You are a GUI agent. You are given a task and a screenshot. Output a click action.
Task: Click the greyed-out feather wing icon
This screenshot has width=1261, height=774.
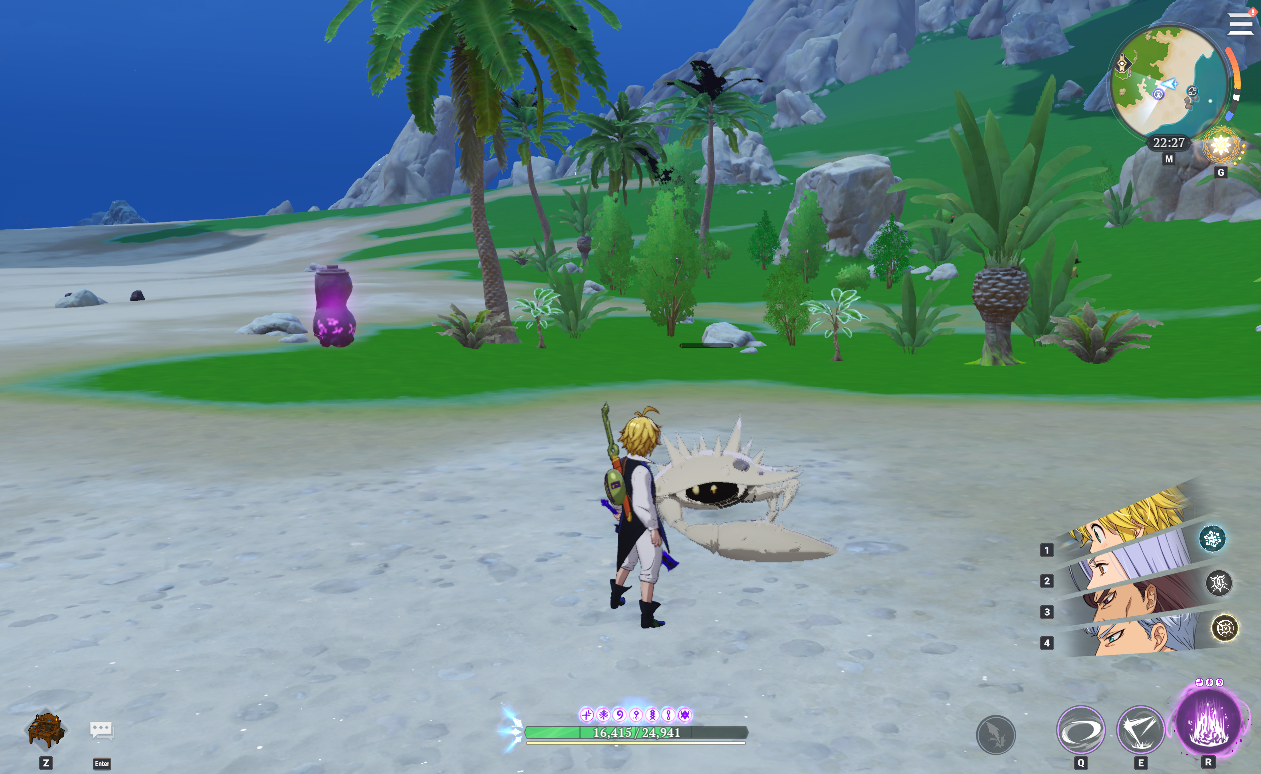point(995,735)
